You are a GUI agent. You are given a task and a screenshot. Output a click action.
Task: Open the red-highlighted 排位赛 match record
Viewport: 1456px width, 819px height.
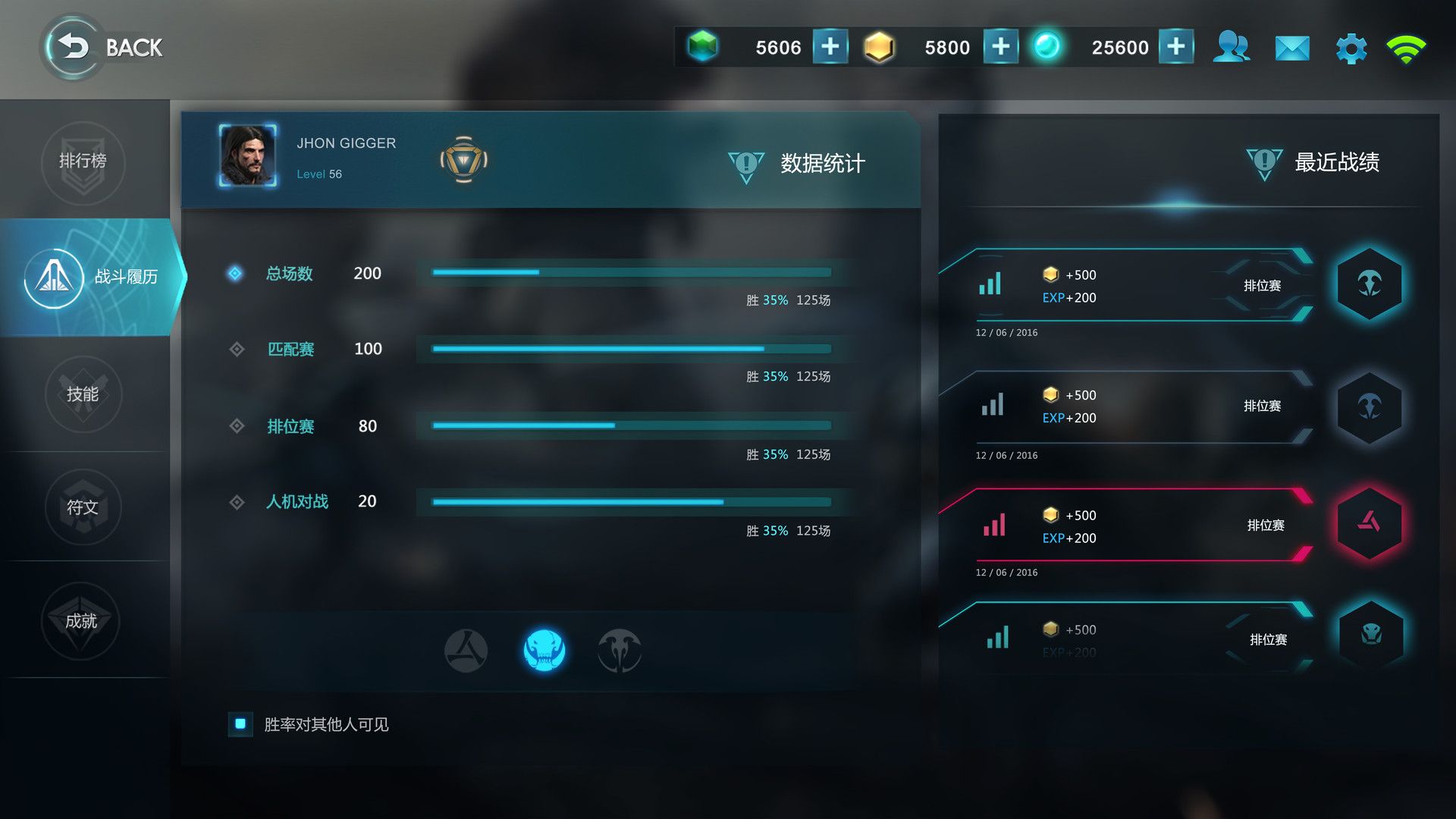coord(1126,526)
